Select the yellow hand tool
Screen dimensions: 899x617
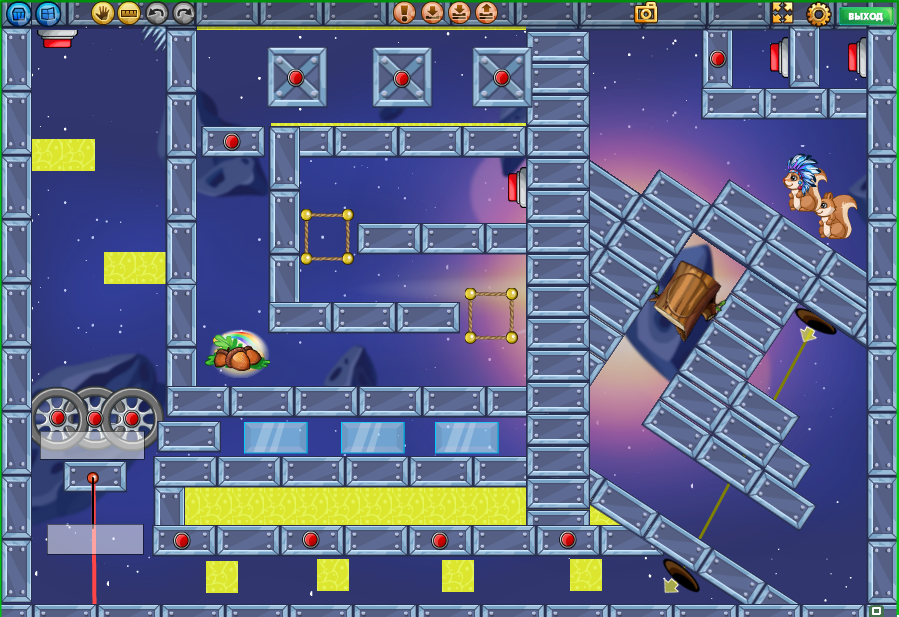tap(102, 13)
